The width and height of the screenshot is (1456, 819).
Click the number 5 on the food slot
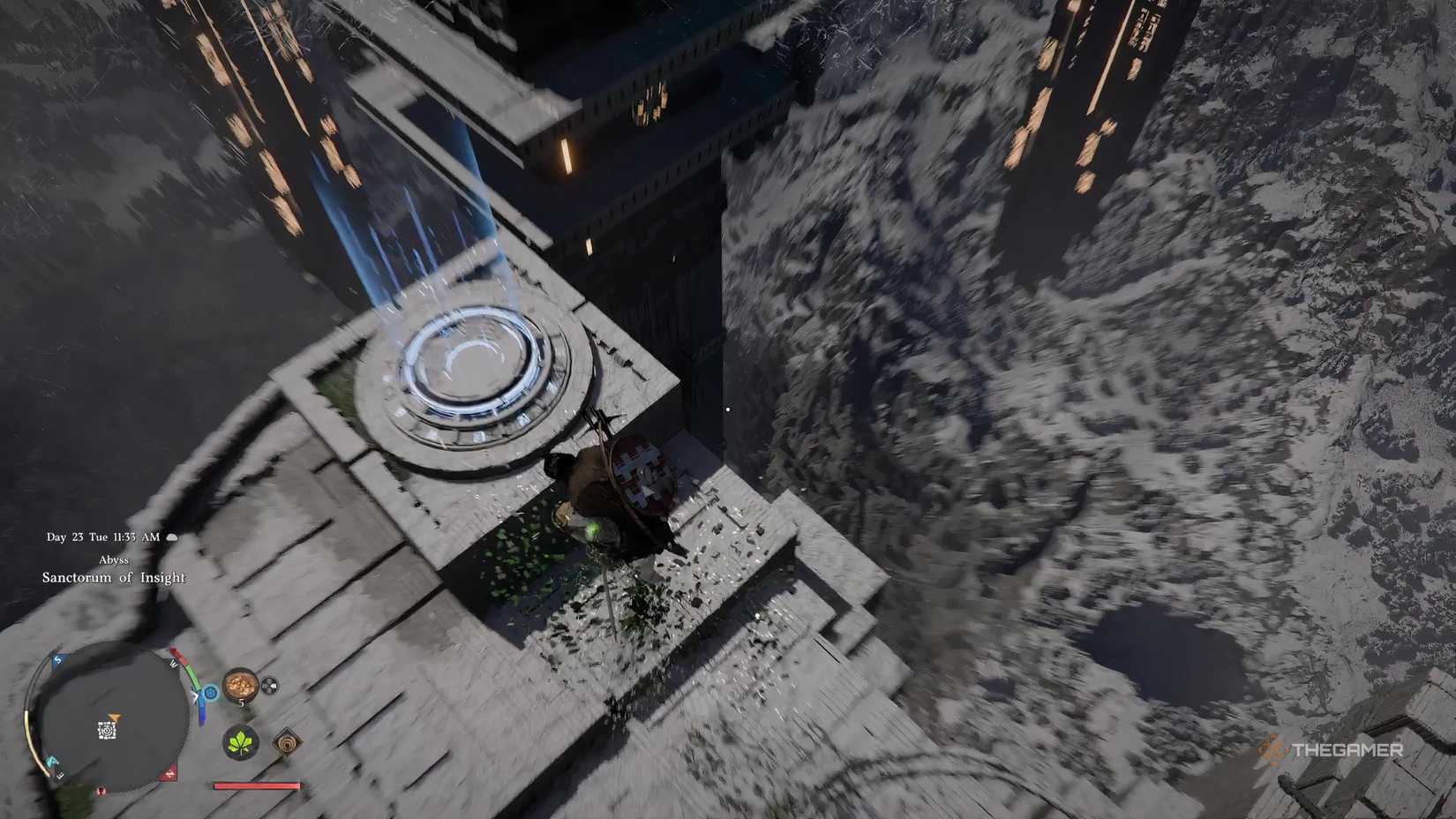[241, 703]
